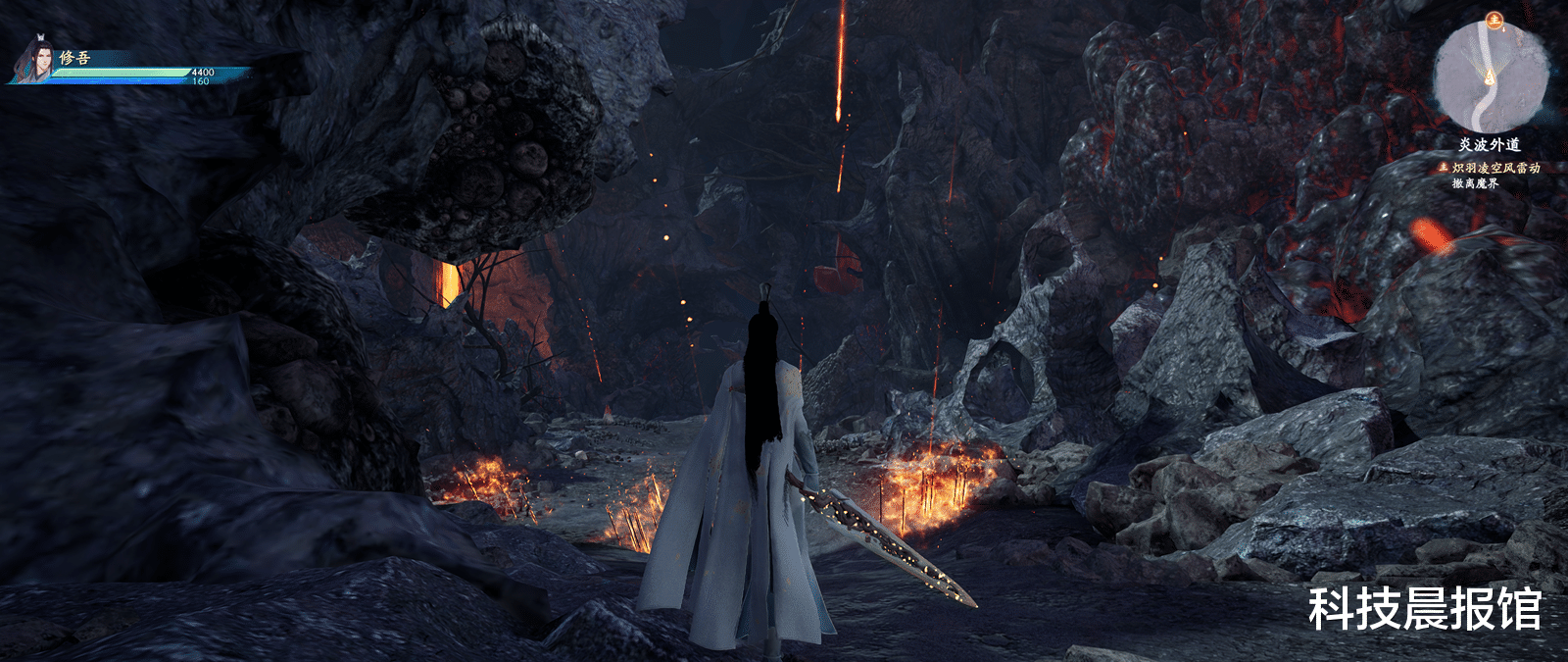Select the main quest marker above the minimap

click(x=1494, y=19)
